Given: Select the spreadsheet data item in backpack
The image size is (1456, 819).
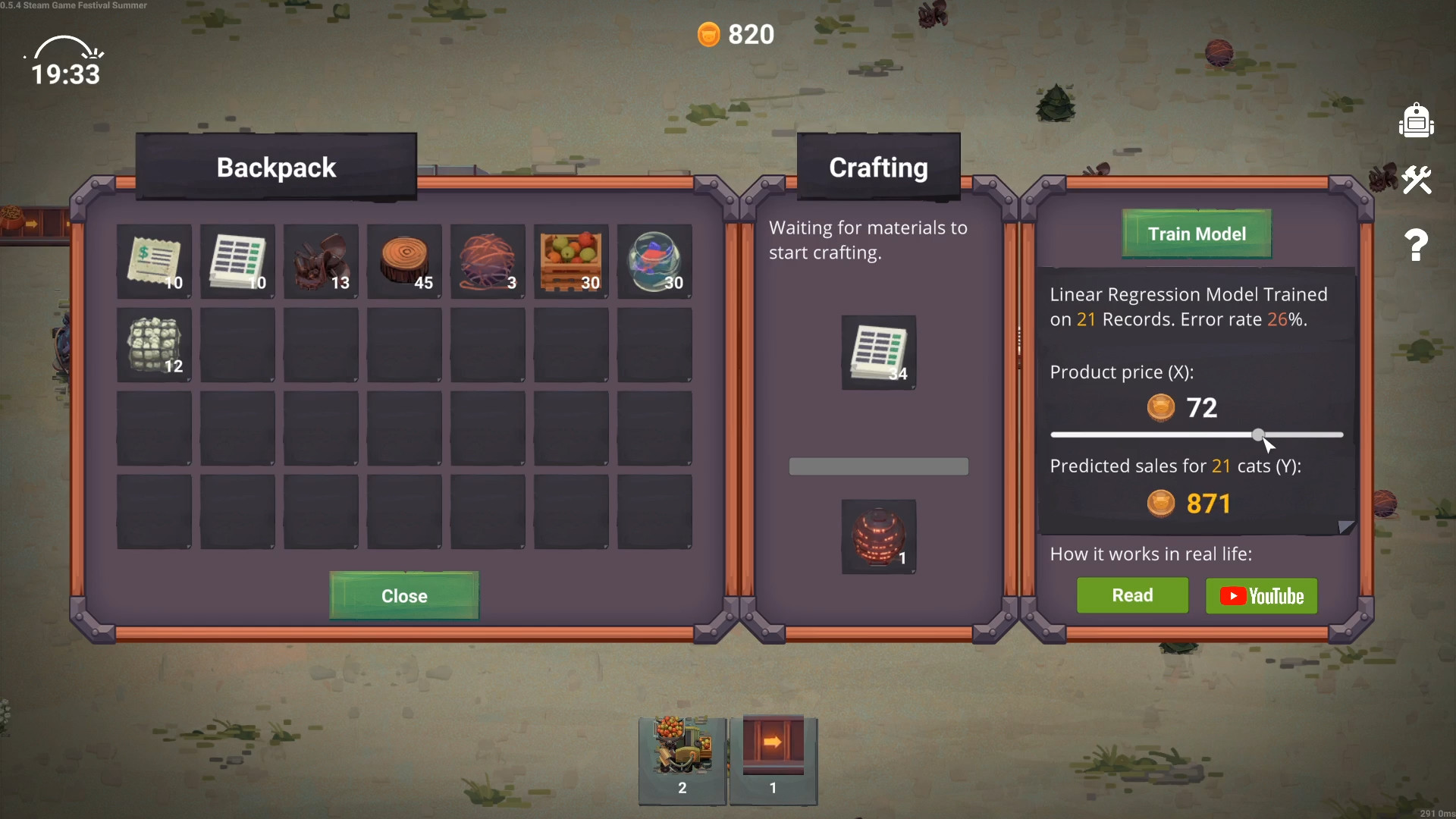Looking at the screenshot, I should pos(238,262).
